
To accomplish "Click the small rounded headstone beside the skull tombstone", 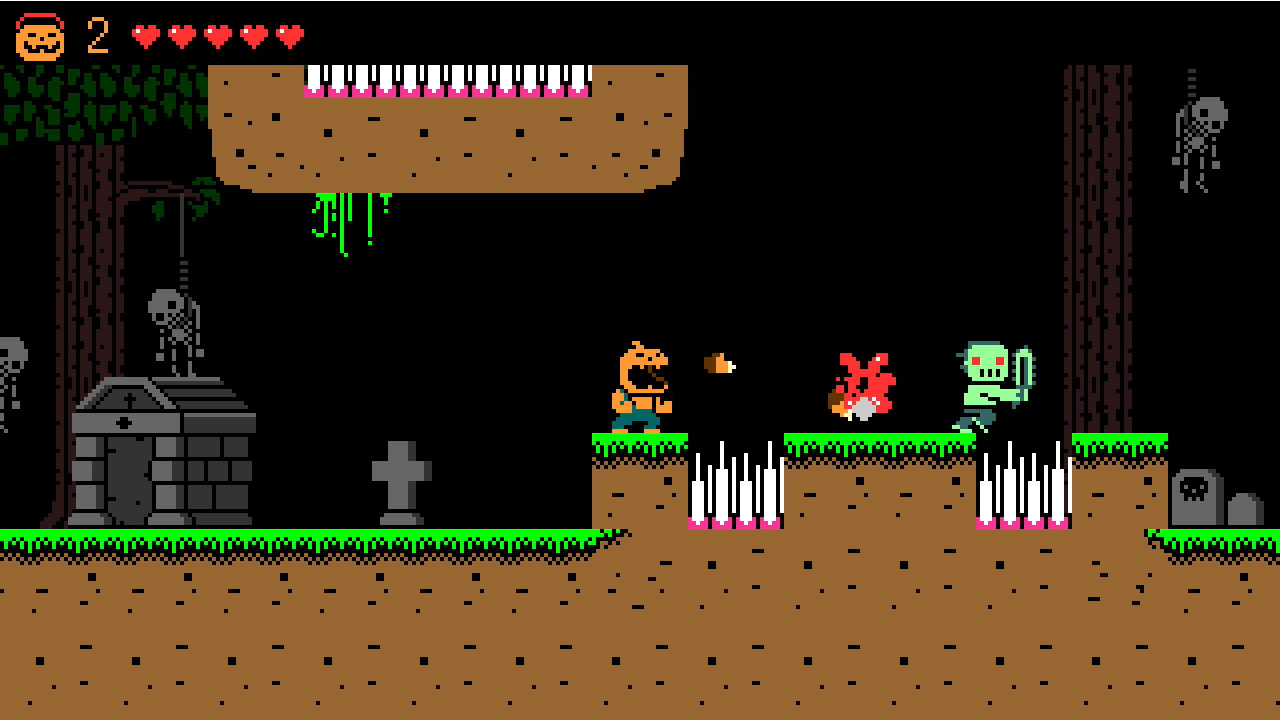I will point(1245,510).
